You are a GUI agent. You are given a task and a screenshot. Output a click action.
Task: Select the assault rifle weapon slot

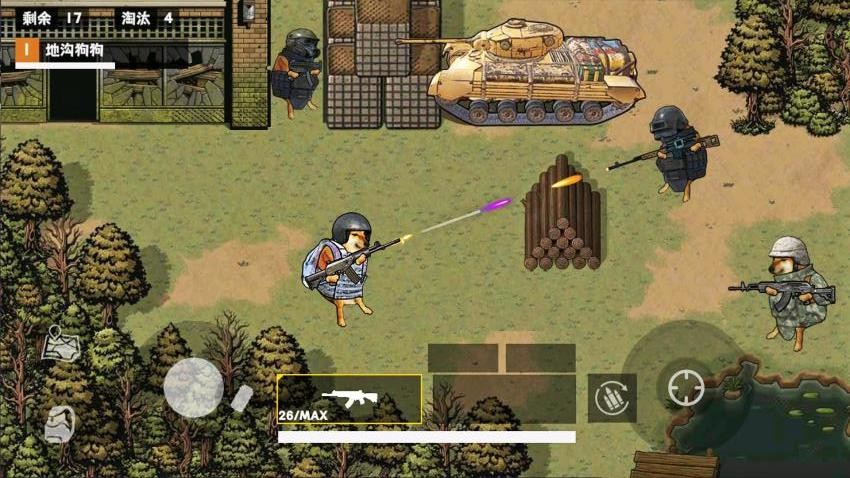point(349,399)
